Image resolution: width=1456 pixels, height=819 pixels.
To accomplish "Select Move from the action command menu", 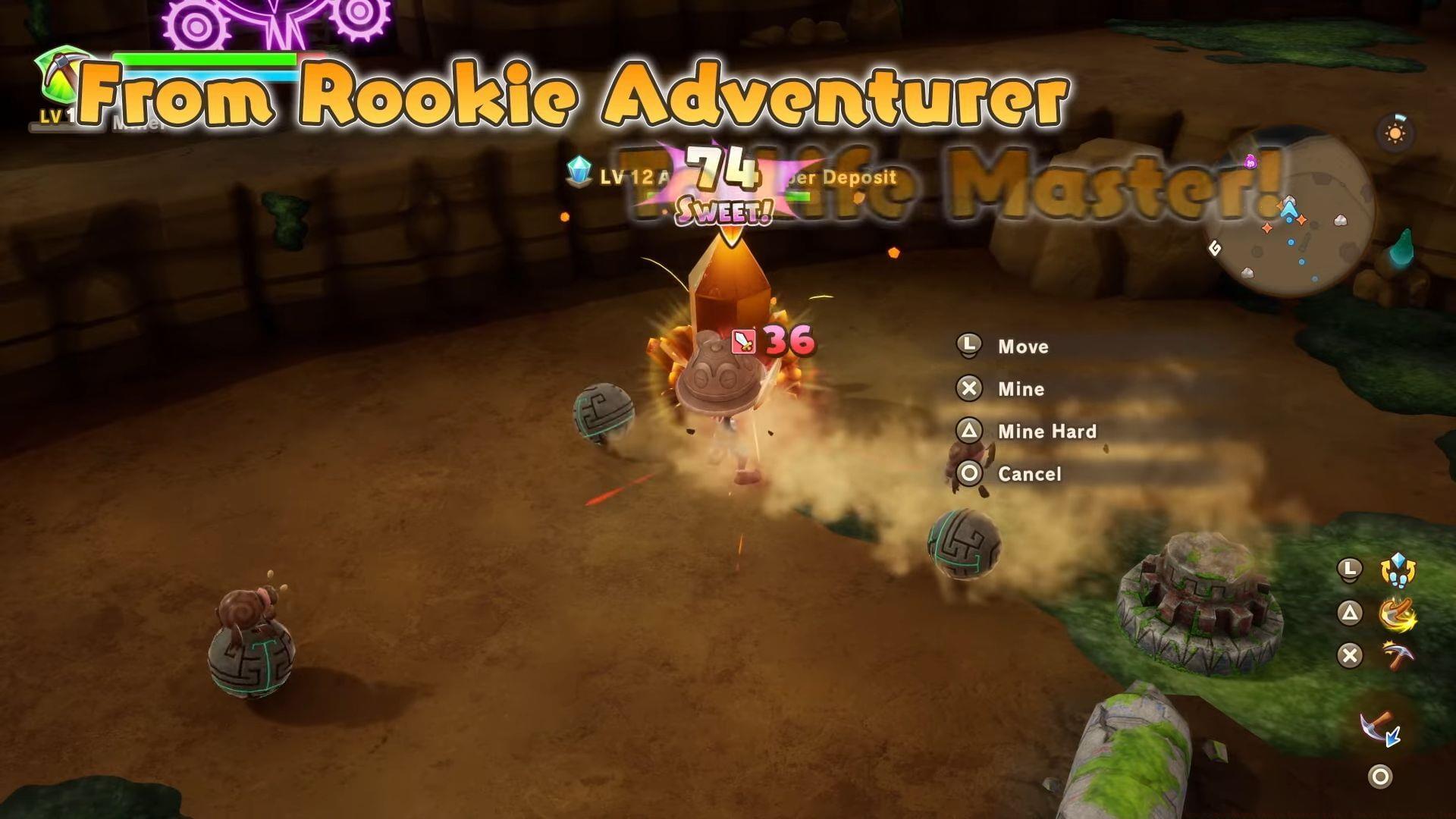I will pos(1022,347).
